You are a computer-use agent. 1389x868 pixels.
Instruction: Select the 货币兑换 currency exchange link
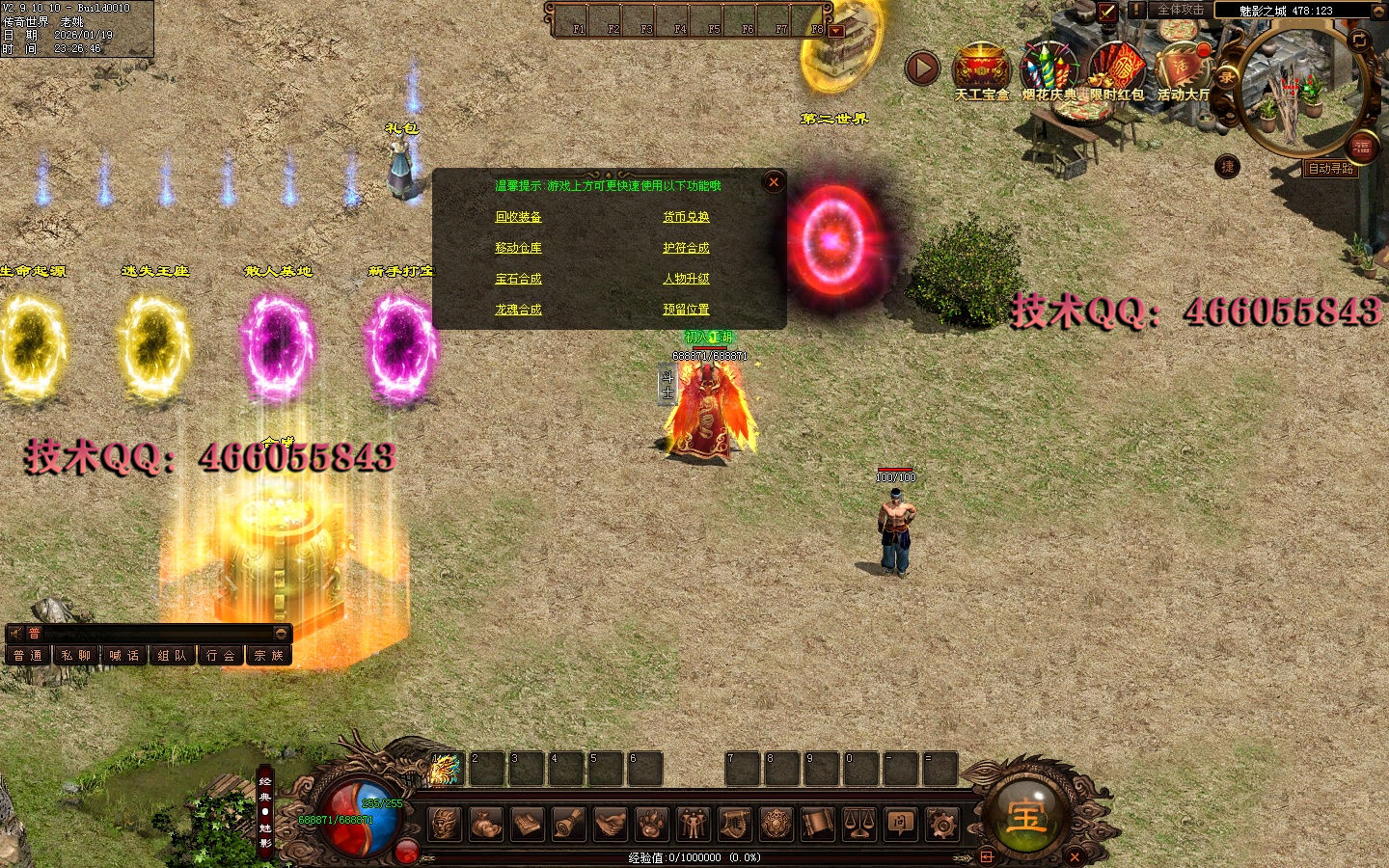pyautogui.click(x=686, y=217)
